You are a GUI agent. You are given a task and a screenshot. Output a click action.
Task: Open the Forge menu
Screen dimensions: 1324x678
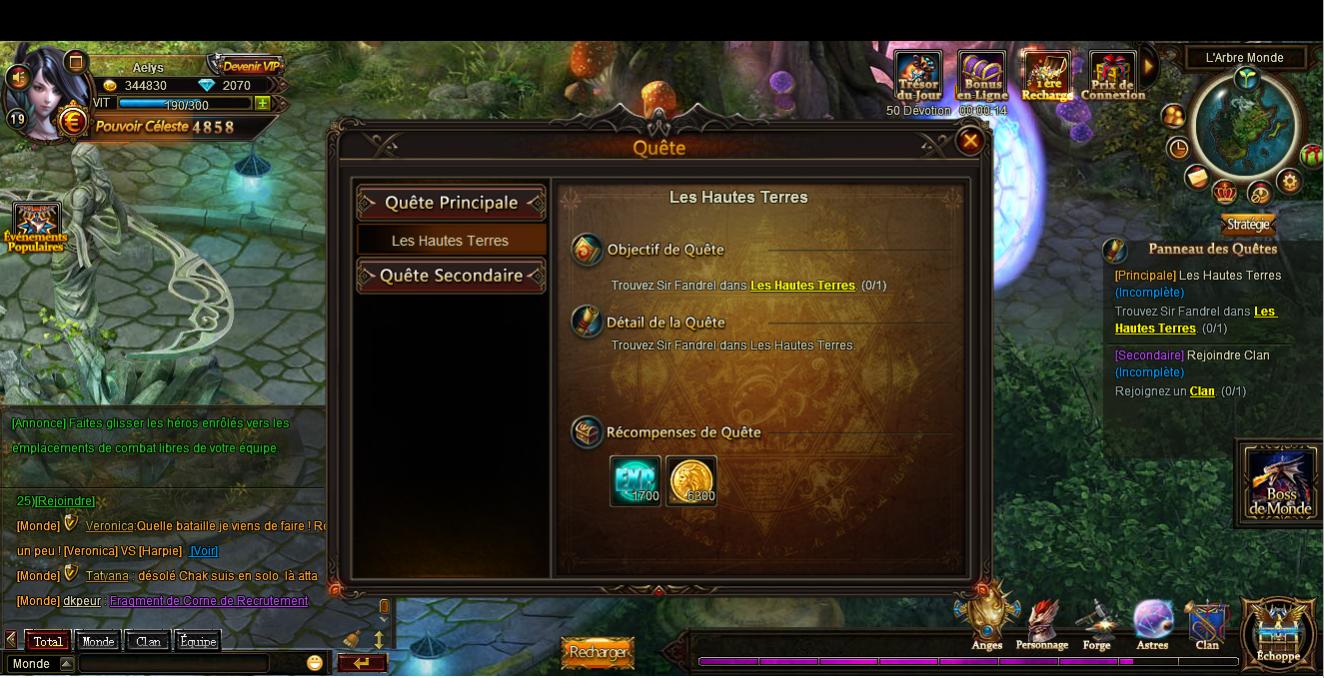point(1097,624)
